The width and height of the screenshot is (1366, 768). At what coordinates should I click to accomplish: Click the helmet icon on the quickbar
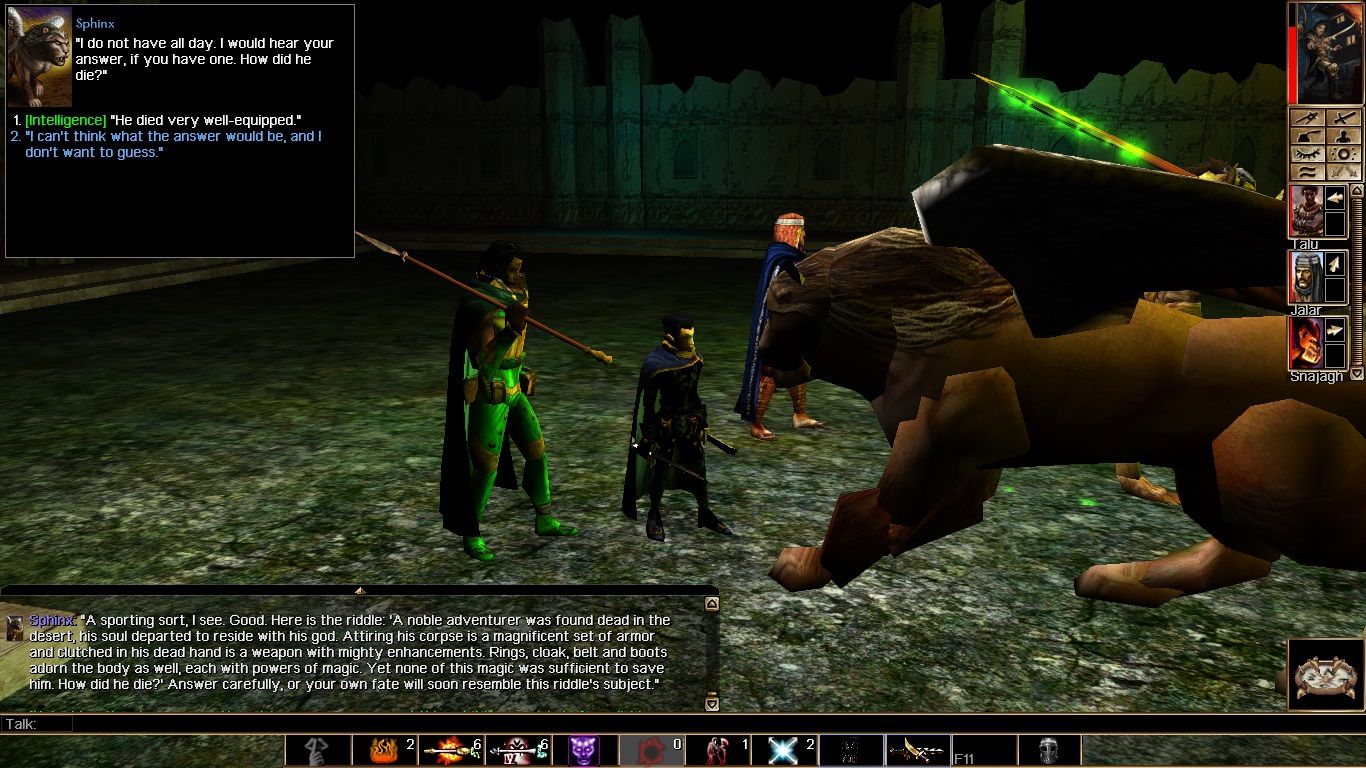tap(1048, 750)
